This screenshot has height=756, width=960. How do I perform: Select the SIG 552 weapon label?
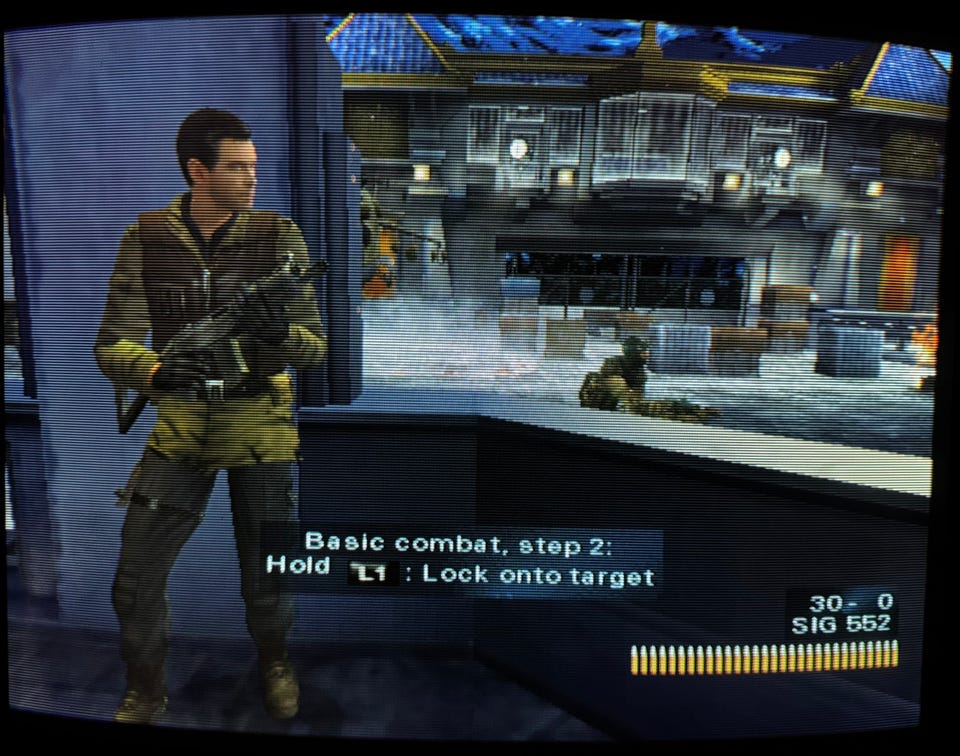tap(842, 626)
